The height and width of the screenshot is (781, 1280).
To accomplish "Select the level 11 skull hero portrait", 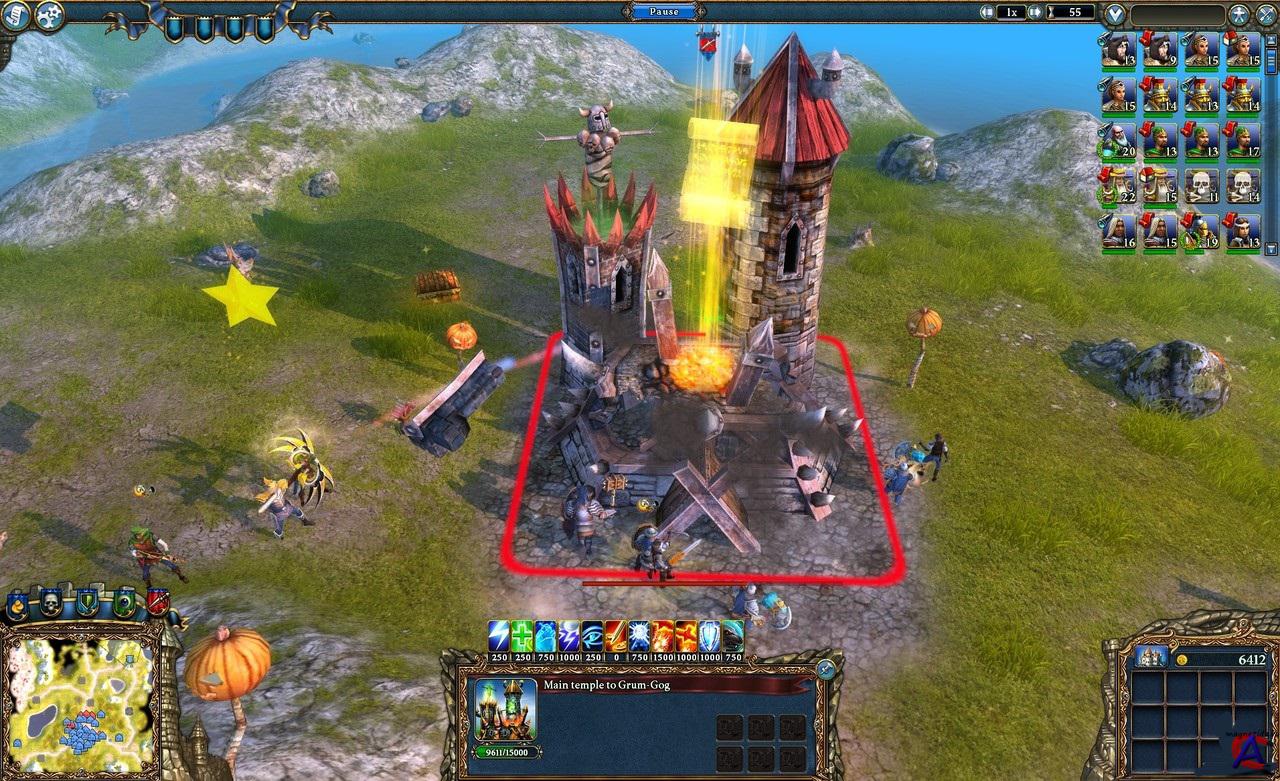I will click(x=1201, y=185).
